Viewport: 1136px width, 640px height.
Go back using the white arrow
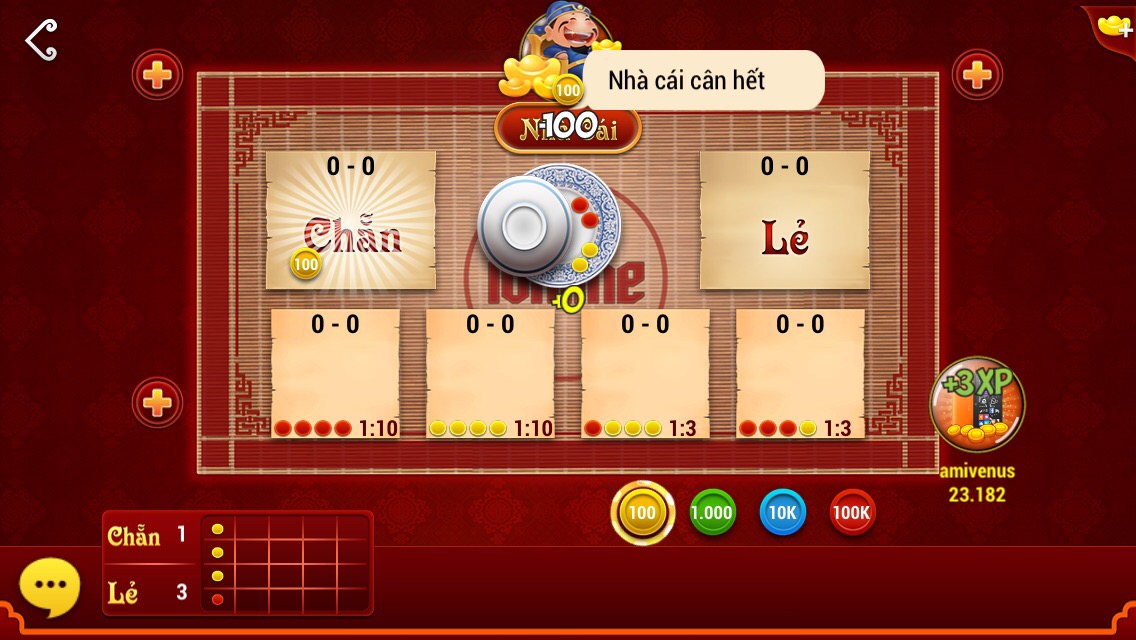click(x=41, y=40)
